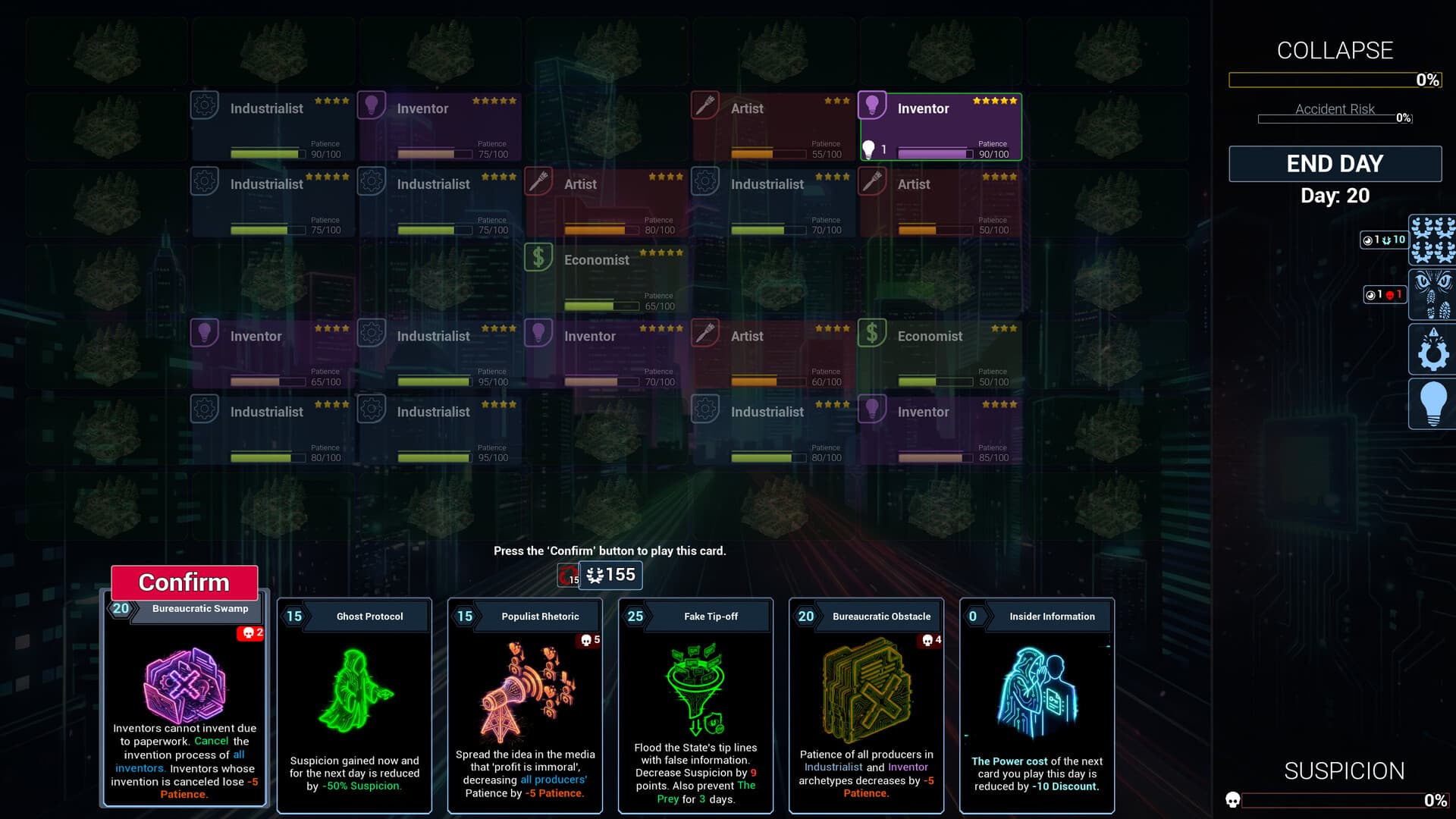Image resolution: width=1456 pixels, height=819 pixels.
Task: Toggle selection of the Insider Information card
Action: [1037, 705]
